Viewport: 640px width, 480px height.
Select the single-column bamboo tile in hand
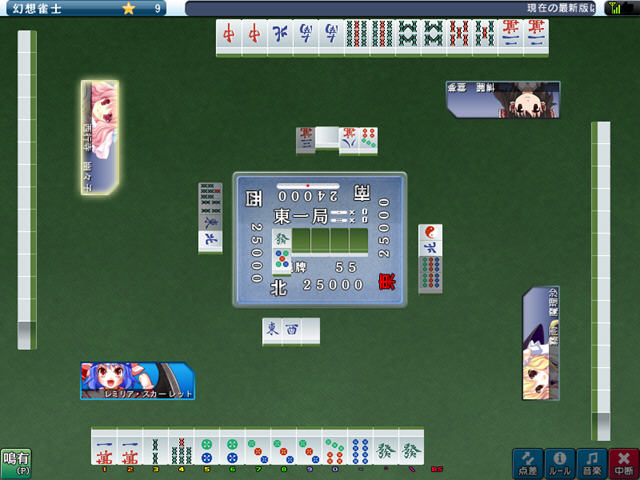coord(154,447)
